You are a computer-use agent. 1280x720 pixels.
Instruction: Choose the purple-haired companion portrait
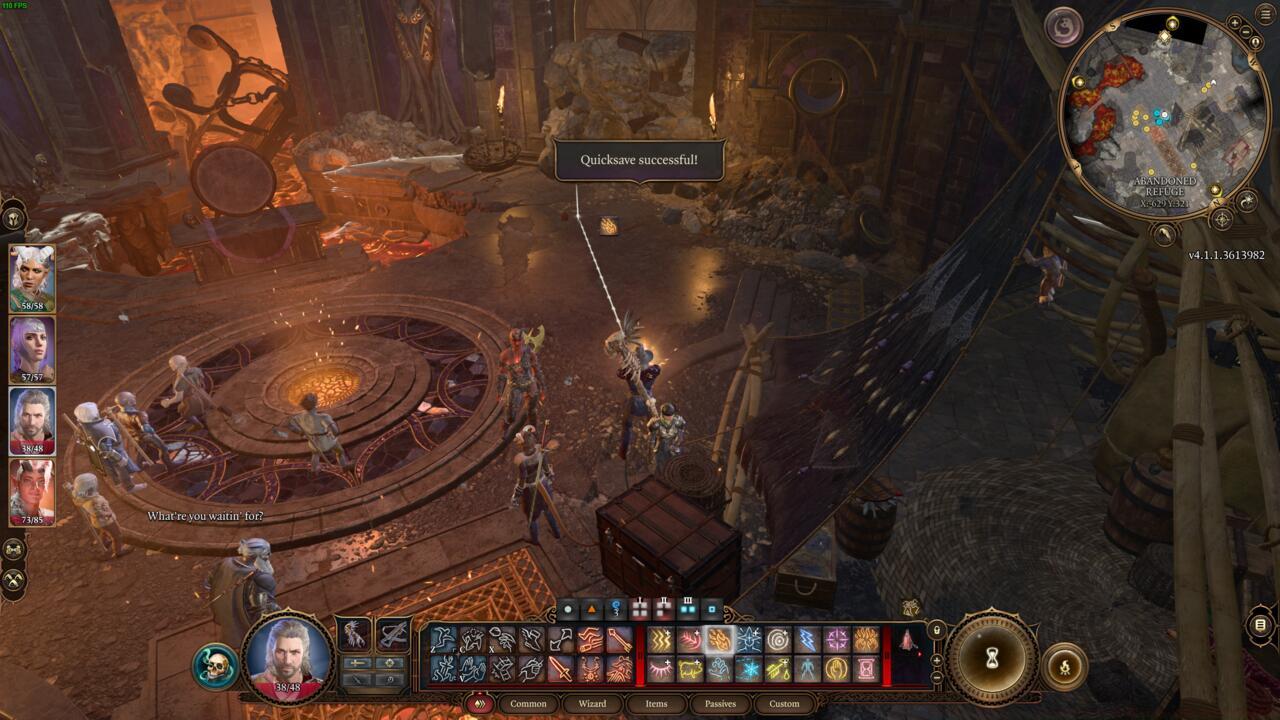click(32, 346)
